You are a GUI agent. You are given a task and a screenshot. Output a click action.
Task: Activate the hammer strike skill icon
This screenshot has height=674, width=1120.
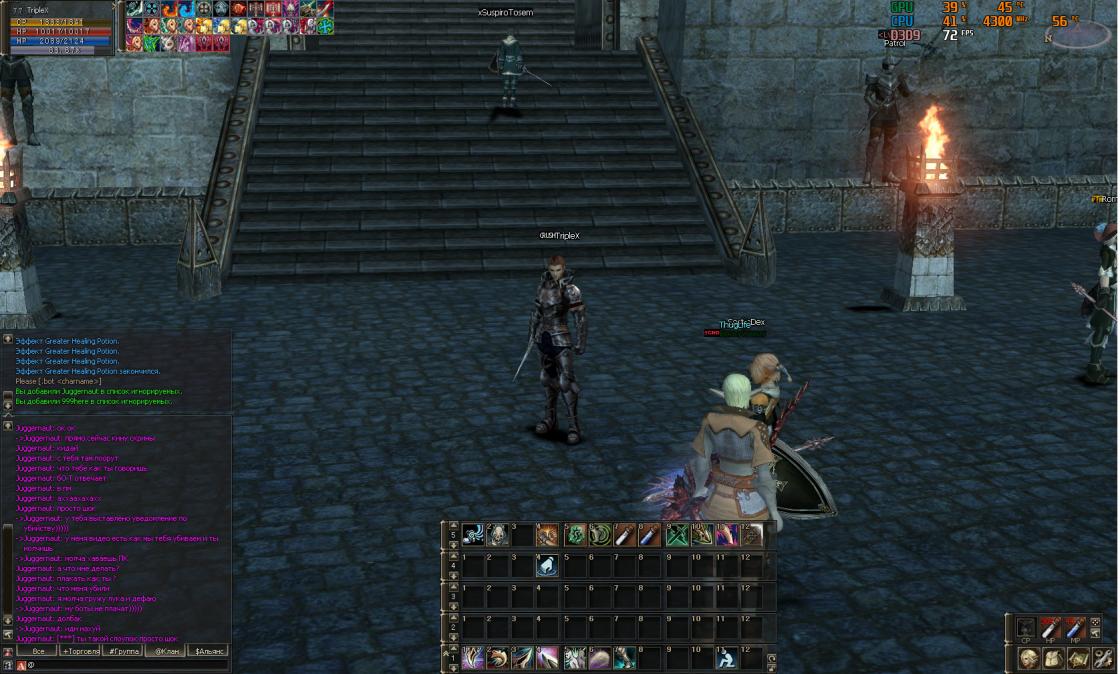pyautogui.click(x=547, y=535)
